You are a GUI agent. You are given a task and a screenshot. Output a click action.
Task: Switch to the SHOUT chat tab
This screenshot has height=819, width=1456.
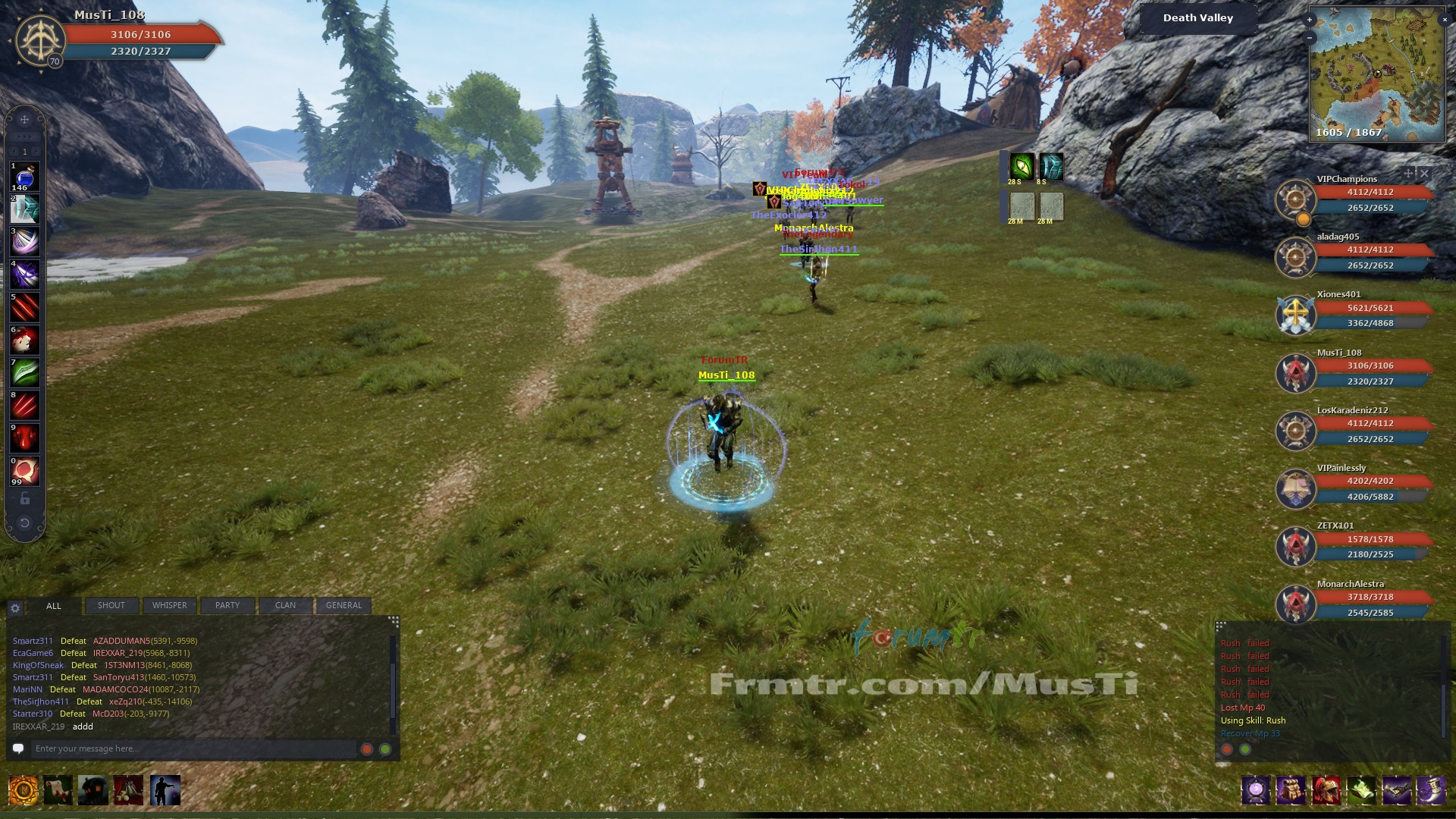click(111, 605)
